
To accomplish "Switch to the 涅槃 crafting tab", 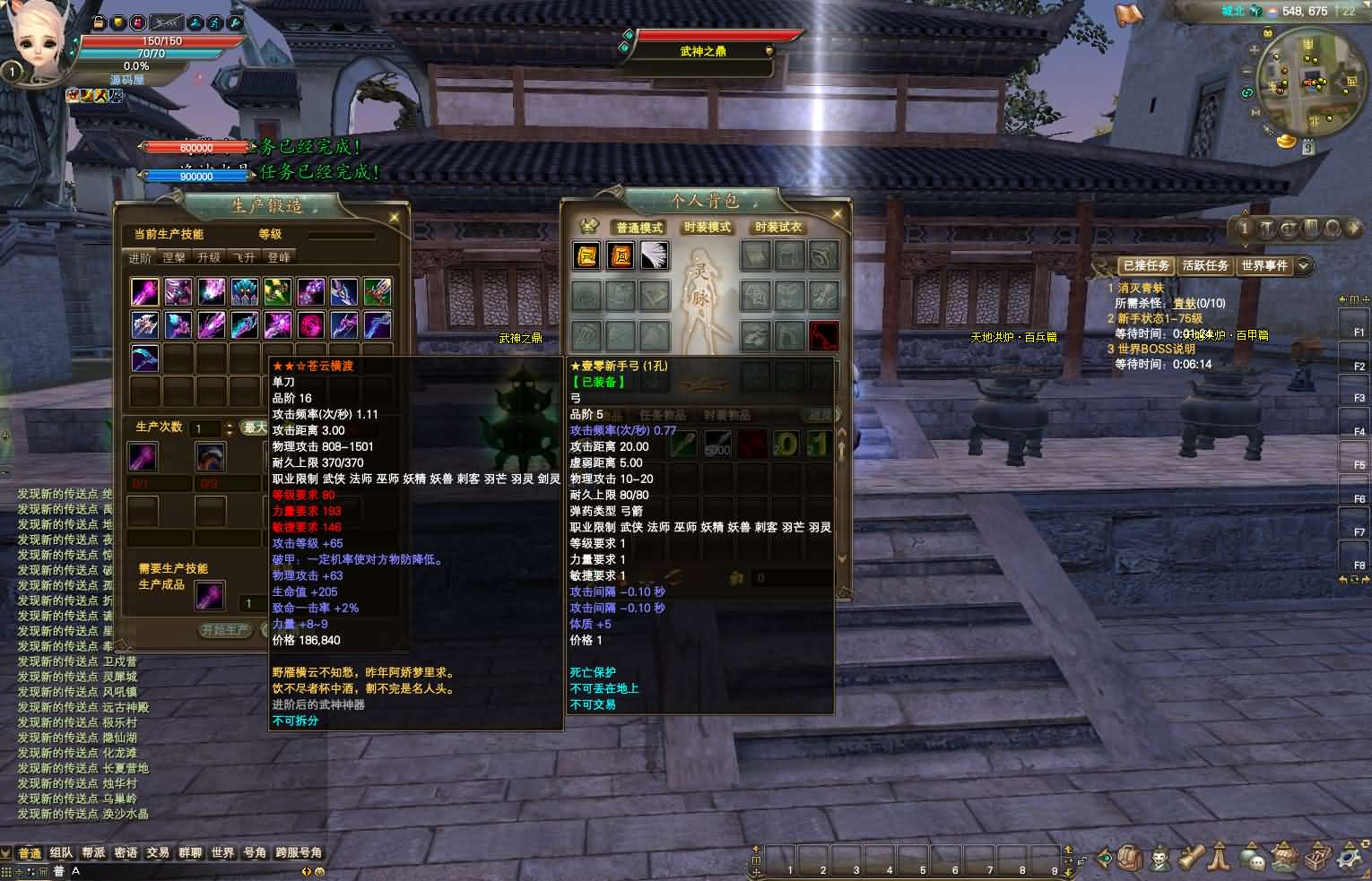I will click(174, 258).
